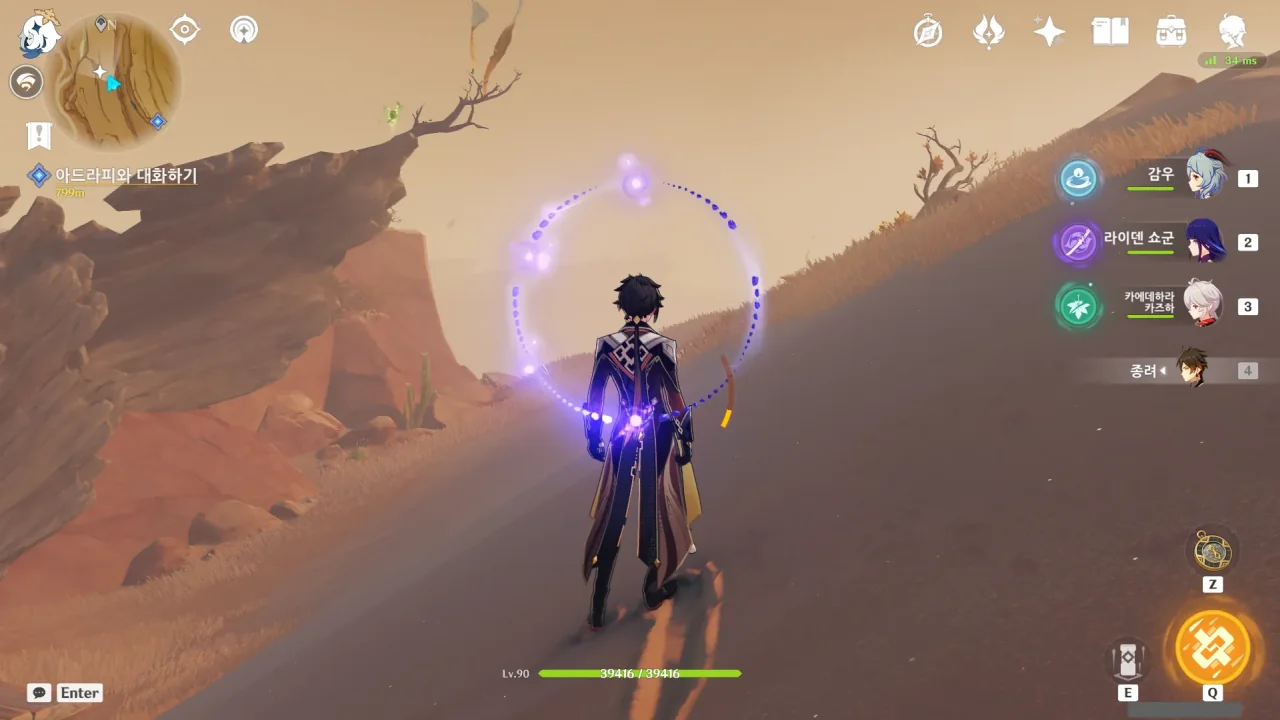1280x720 pixels.
Task: Open the character profile screen icon
Action: click(1232, 31)
